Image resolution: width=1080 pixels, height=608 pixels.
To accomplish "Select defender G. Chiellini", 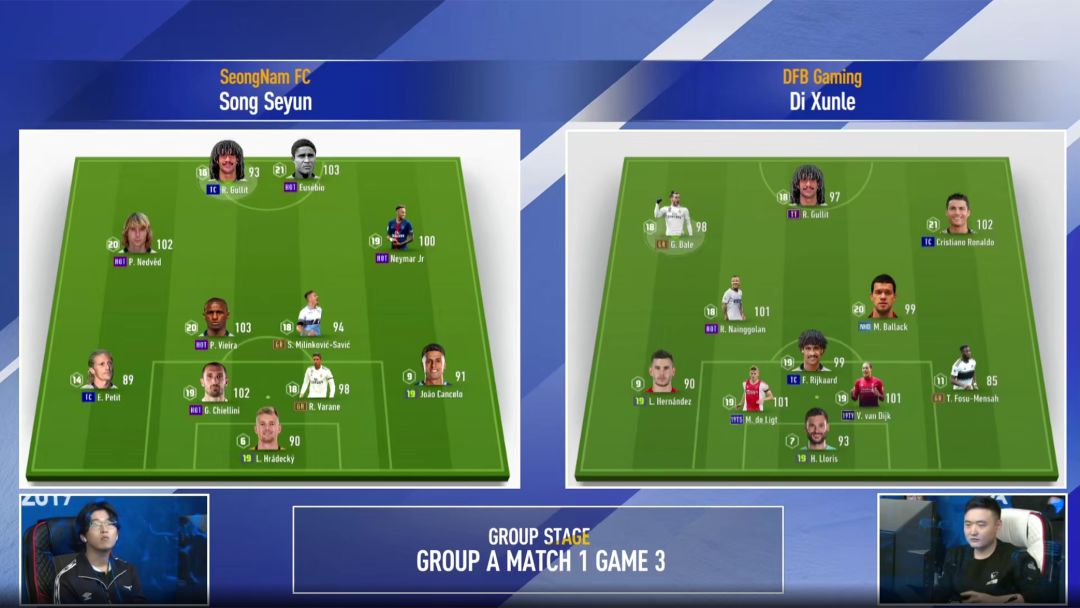I will [x=215, y=383].
